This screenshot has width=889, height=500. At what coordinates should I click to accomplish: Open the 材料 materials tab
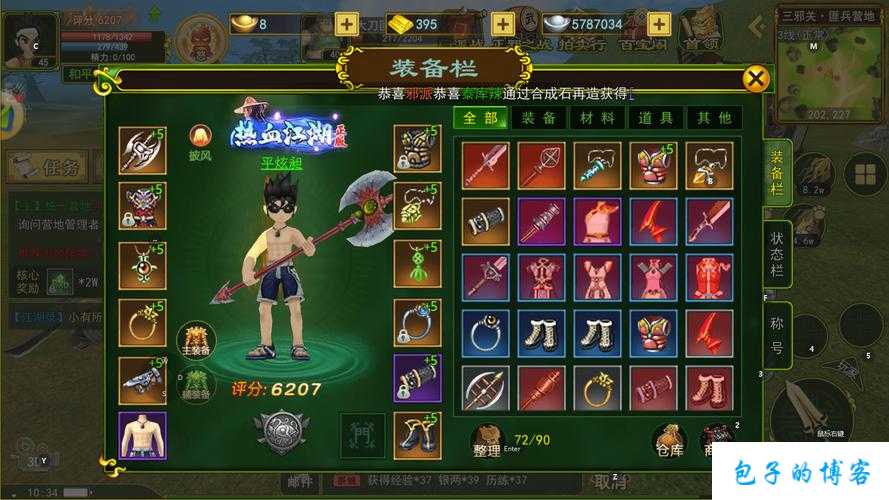pyautogui.click(x=597, y=118)
